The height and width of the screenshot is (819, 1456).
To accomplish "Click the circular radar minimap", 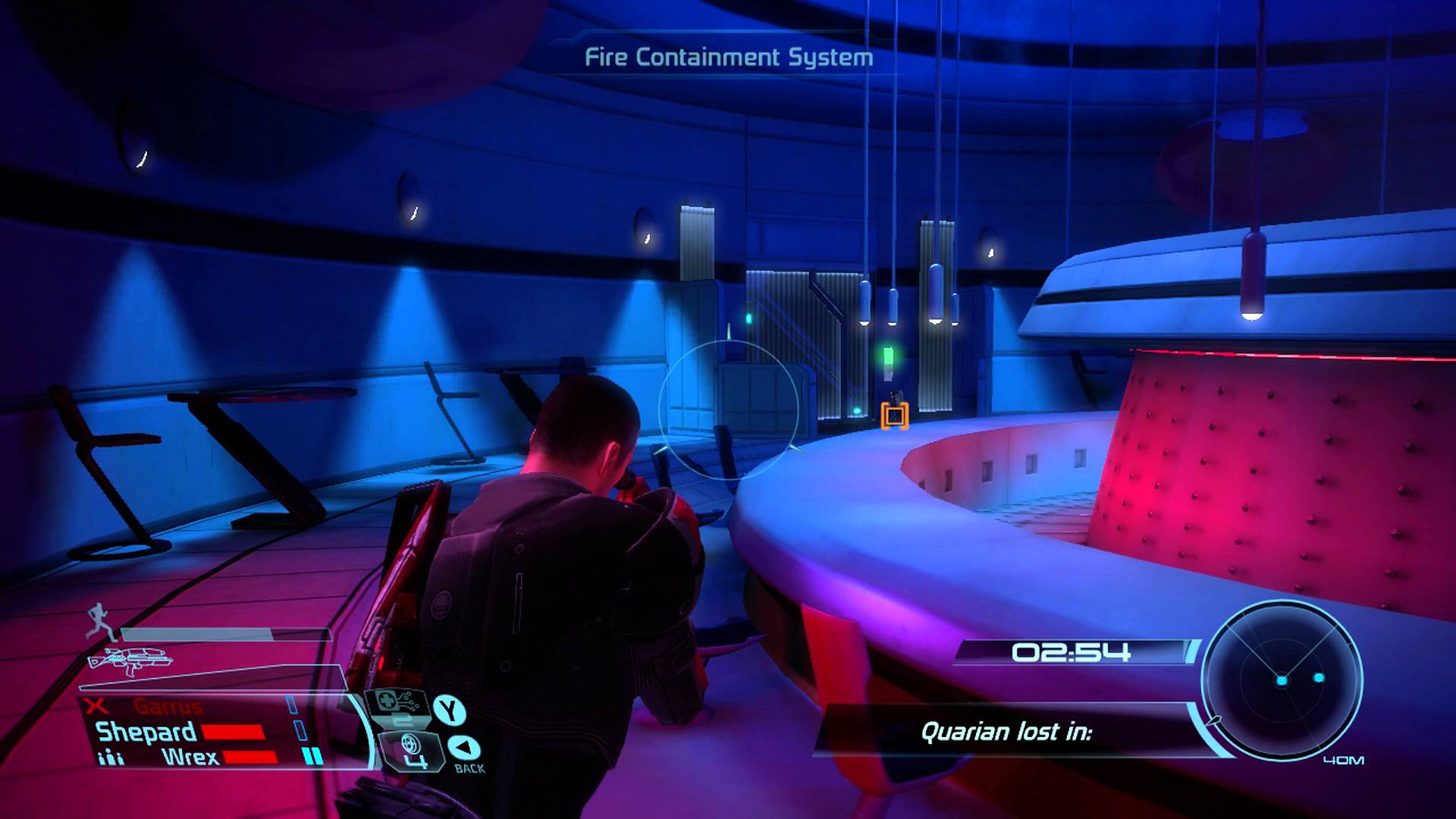I will click(1282, 678).
